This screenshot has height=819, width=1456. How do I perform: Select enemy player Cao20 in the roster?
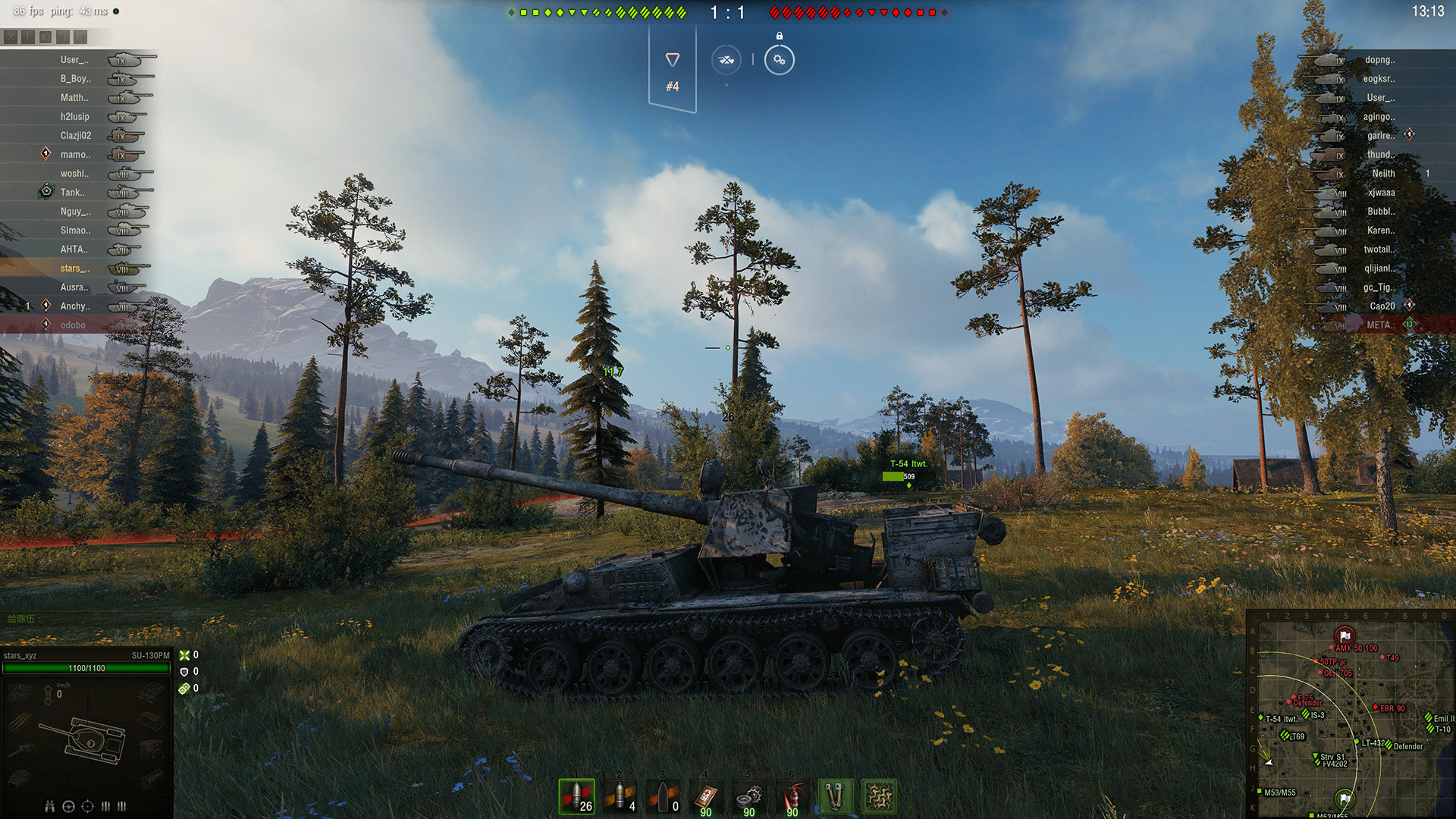click(1382, 306)
